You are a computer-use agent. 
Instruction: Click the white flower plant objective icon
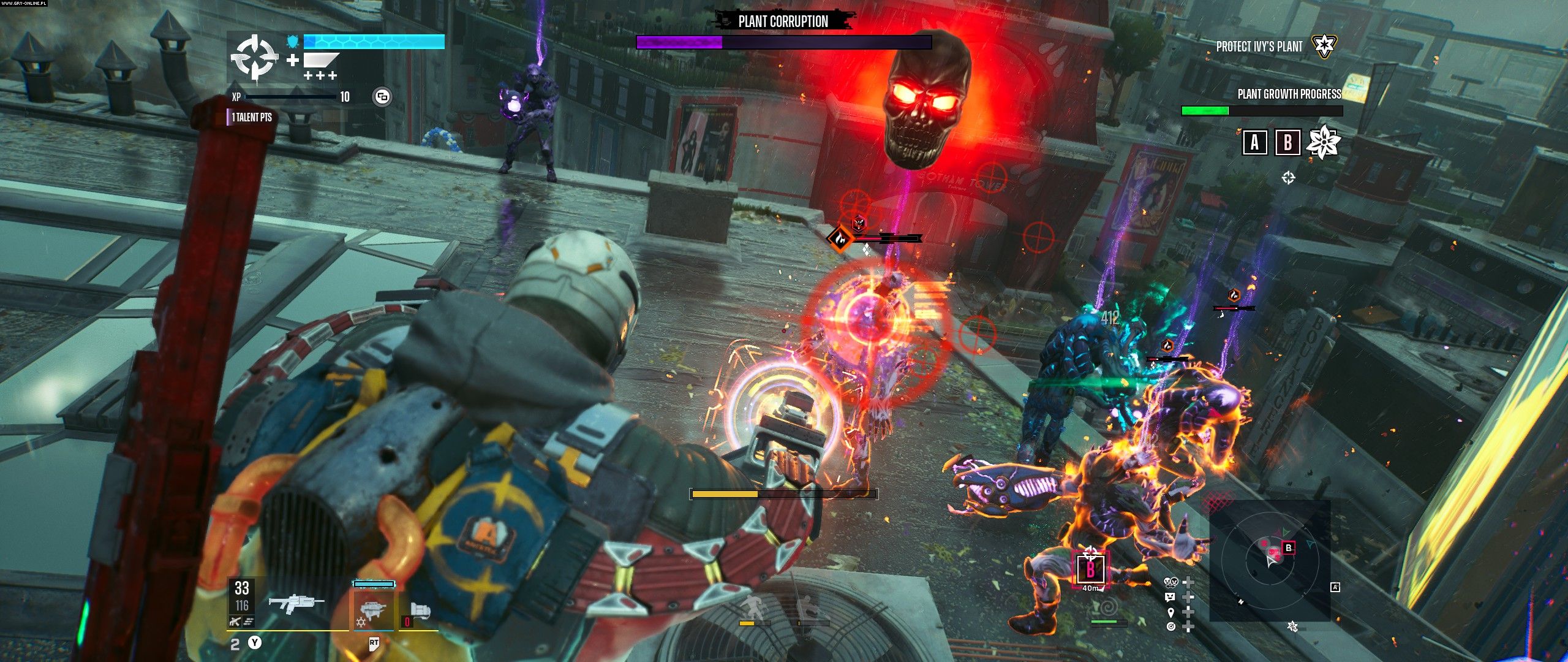pyautogui.click(x=1323, y=142)
